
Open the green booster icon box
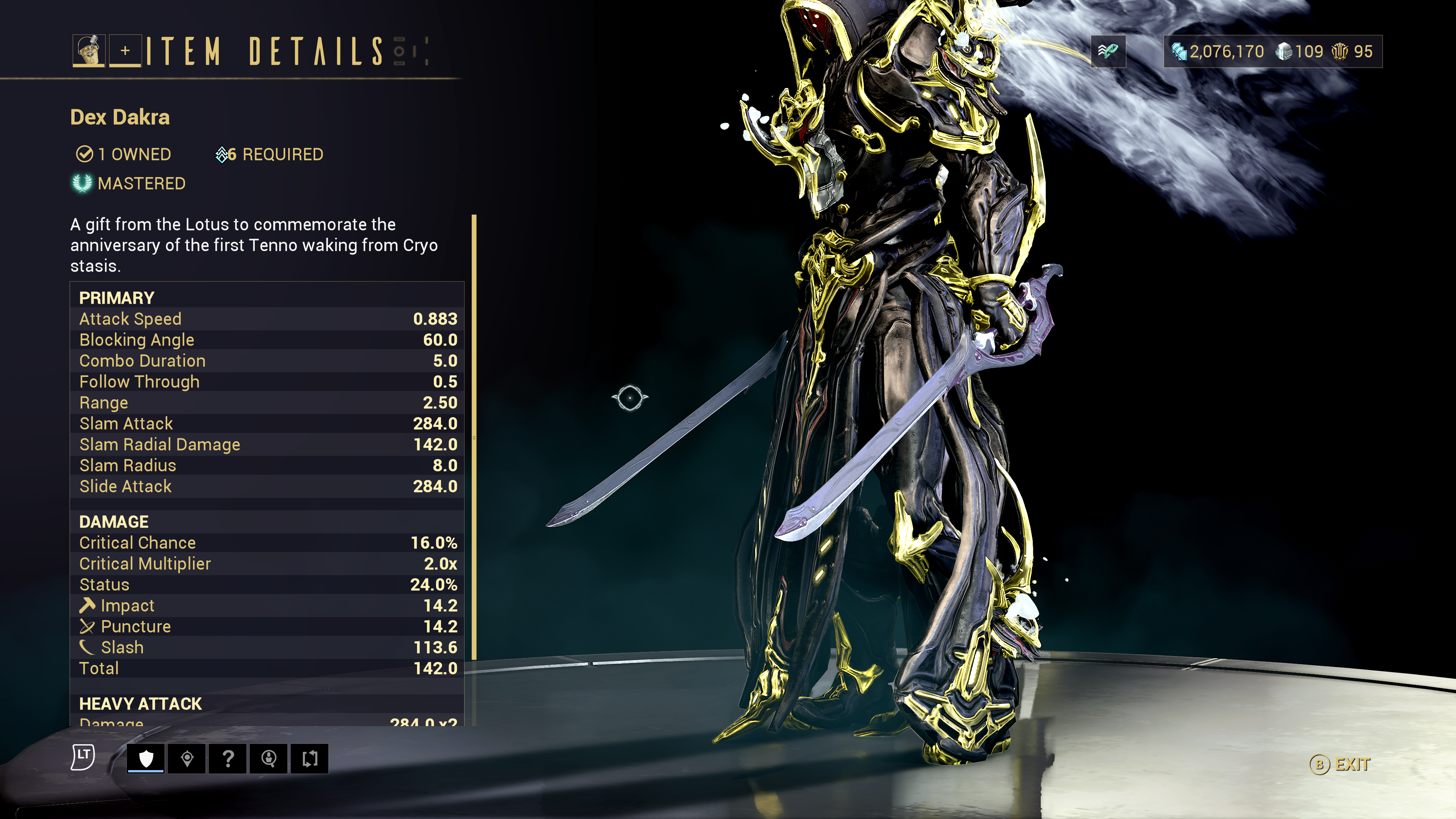click(x=1108, y=52)
